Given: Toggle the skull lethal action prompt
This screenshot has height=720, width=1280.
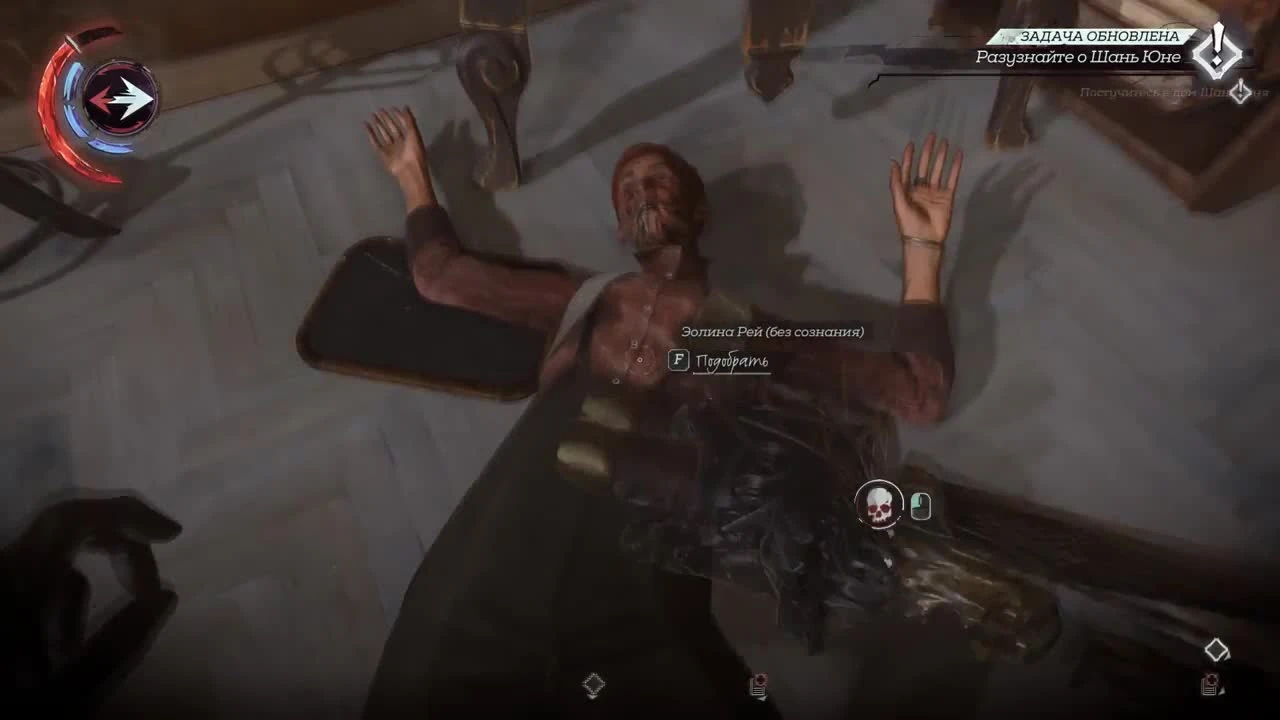Looking at the screenshot, I should click(x=878, y=505).
